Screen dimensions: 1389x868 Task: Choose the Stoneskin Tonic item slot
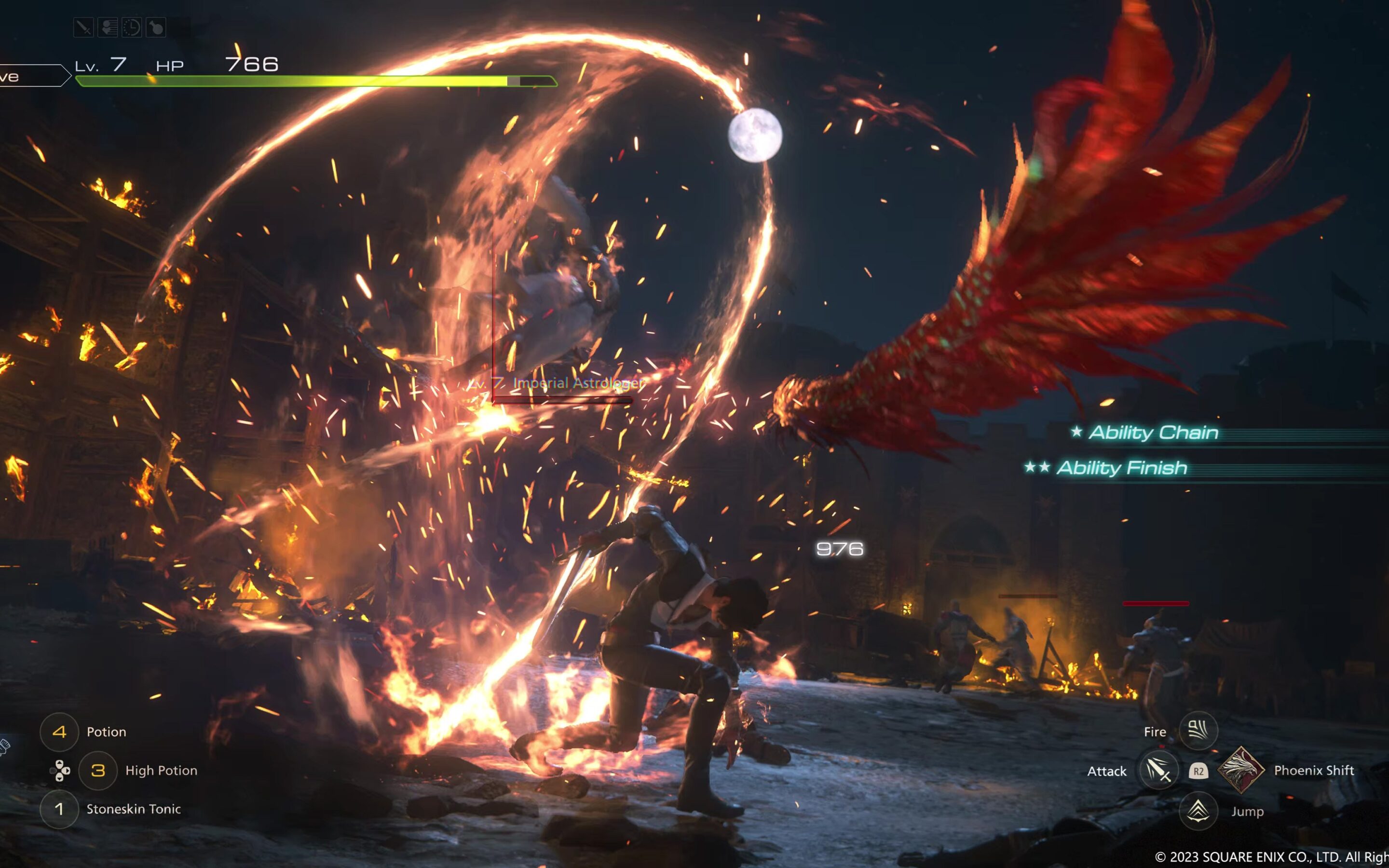59,810
